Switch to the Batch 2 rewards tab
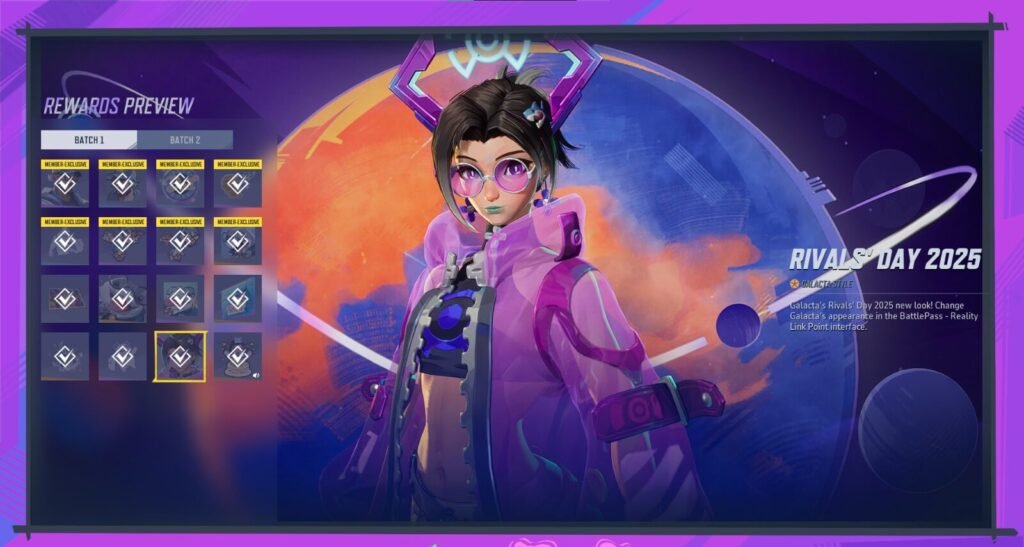 pos(185,140)
